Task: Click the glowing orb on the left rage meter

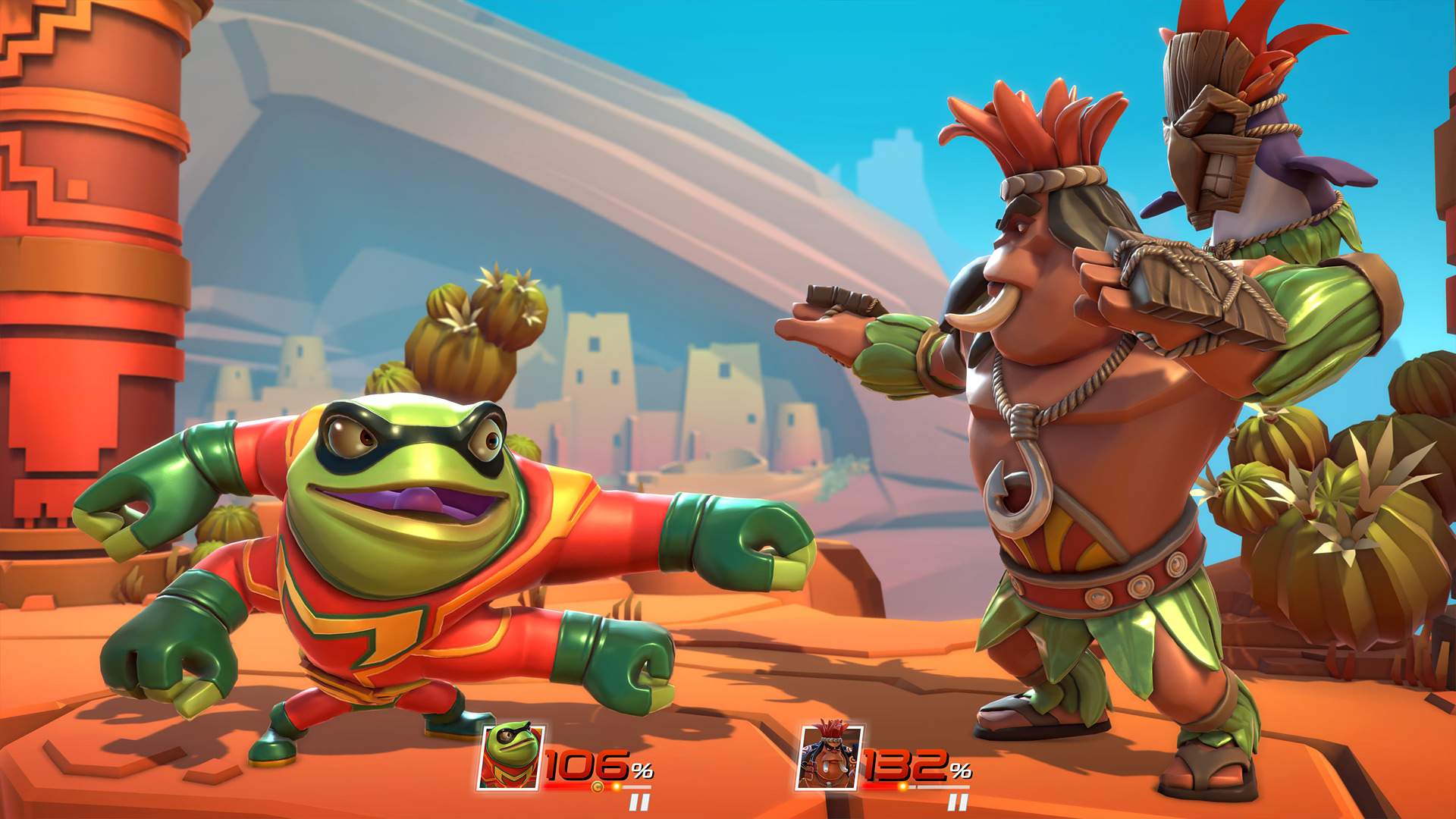Action: tap(617, 787)
